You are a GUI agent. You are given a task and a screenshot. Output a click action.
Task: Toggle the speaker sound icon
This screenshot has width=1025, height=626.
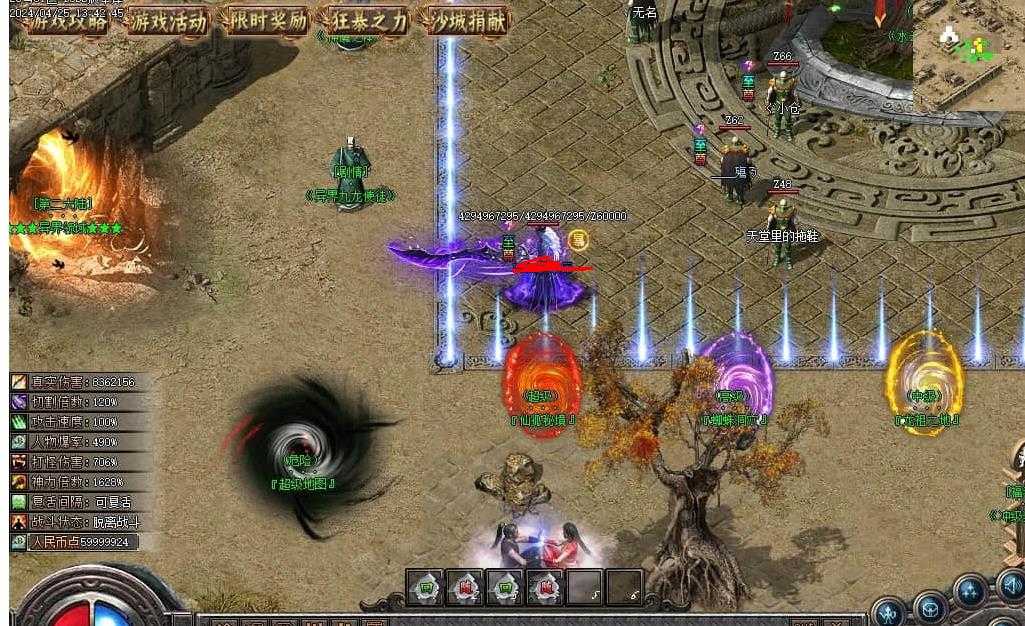point(1010,585)
